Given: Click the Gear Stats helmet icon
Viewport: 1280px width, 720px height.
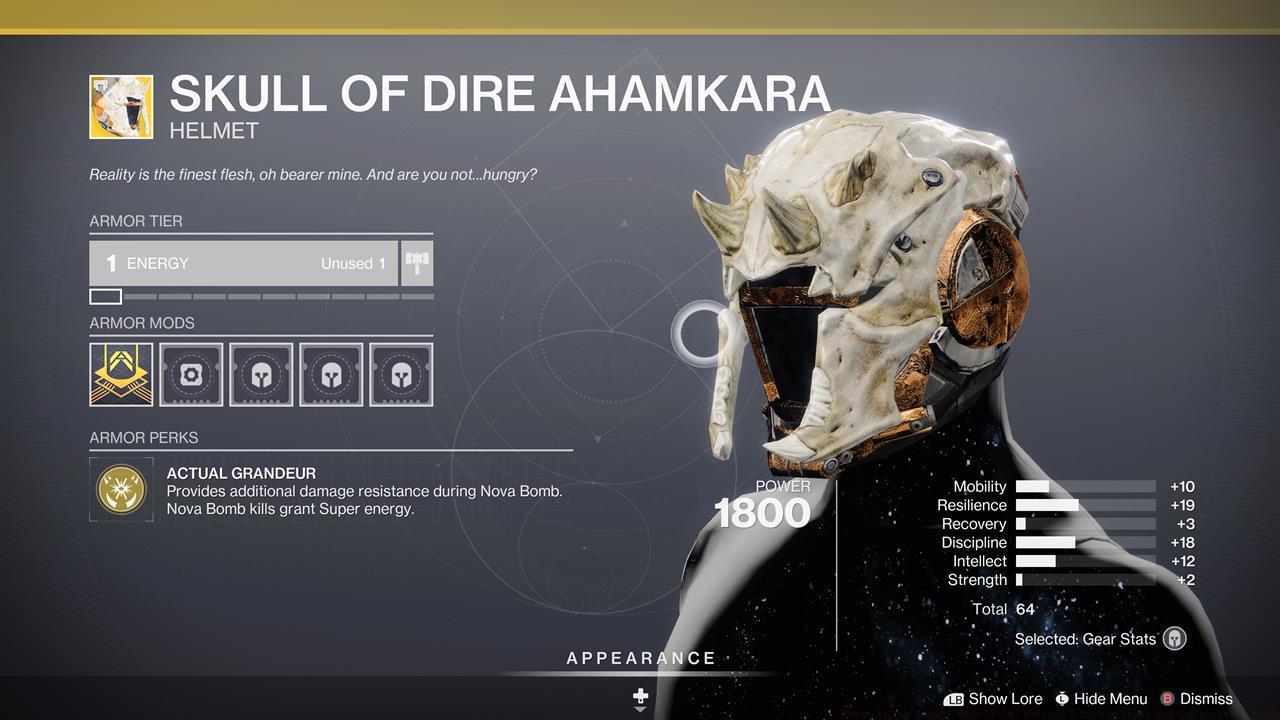Looking at the screenshot, I should click(x=1173, y=638).
